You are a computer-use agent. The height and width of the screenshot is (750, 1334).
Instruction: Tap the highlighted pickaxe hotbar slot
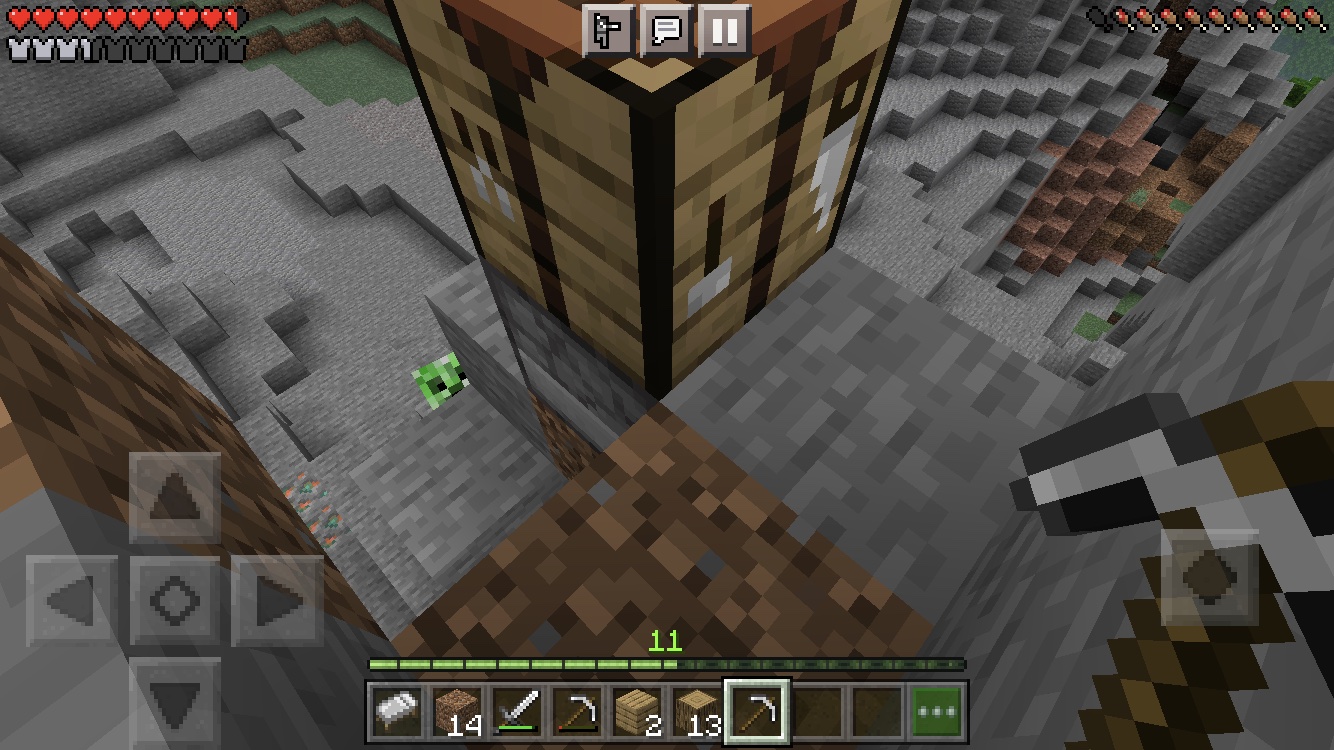(757, 713)
